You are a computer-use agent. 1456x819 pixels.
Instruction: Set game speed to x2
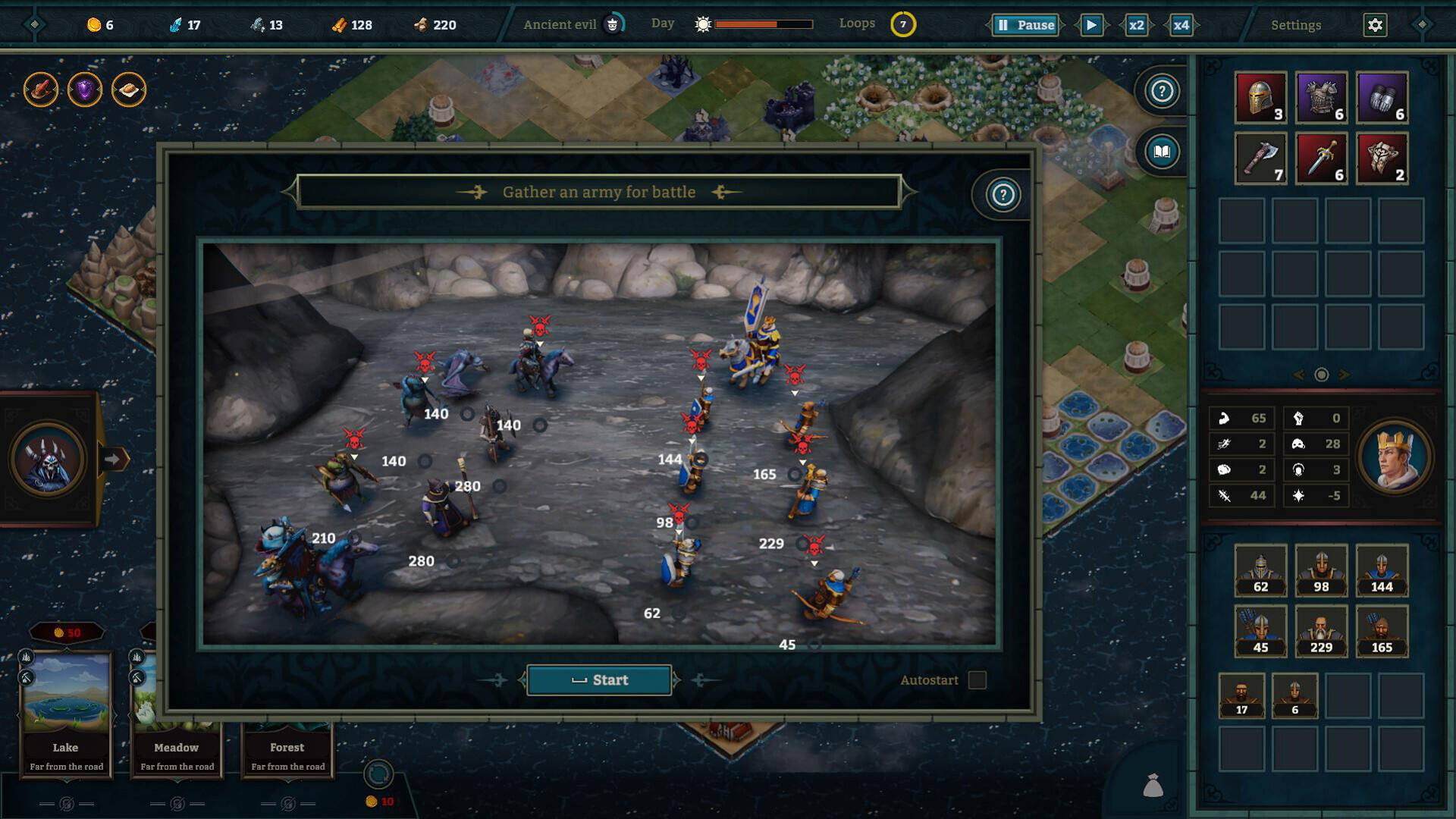(1136, 25)
